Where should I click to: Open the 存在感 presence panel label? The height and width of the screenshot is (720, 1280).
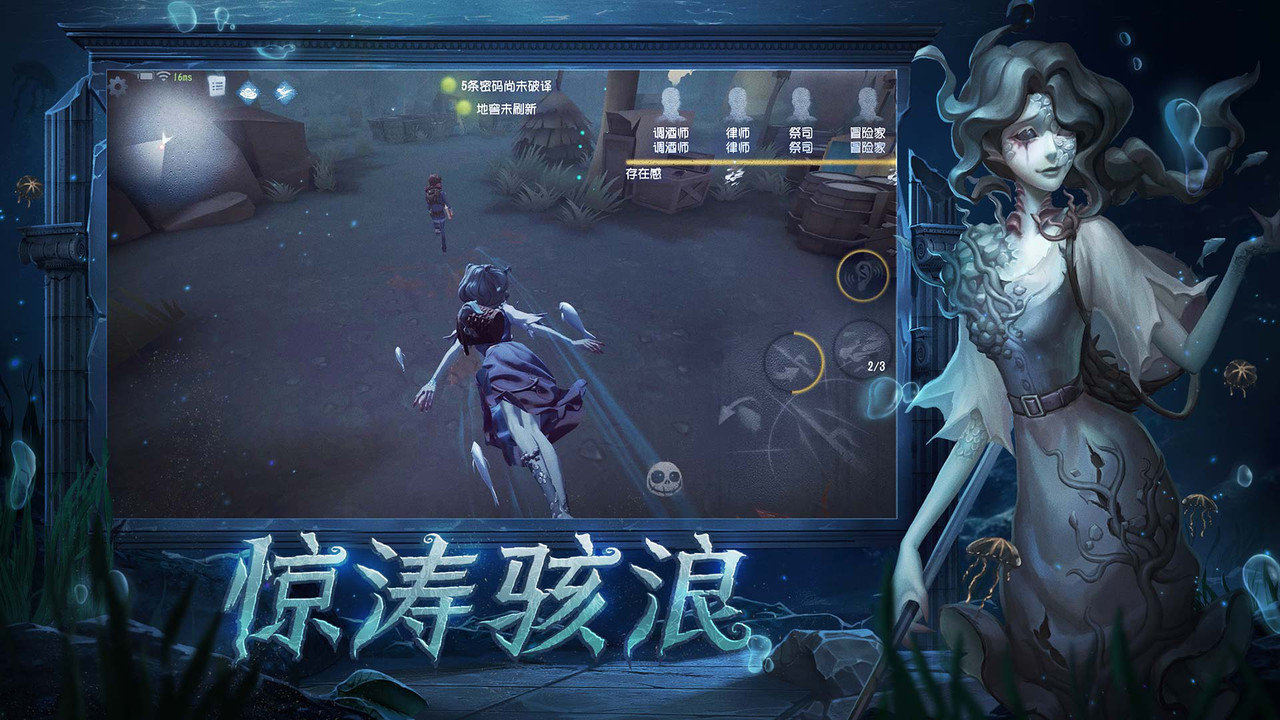click(645, 172)
